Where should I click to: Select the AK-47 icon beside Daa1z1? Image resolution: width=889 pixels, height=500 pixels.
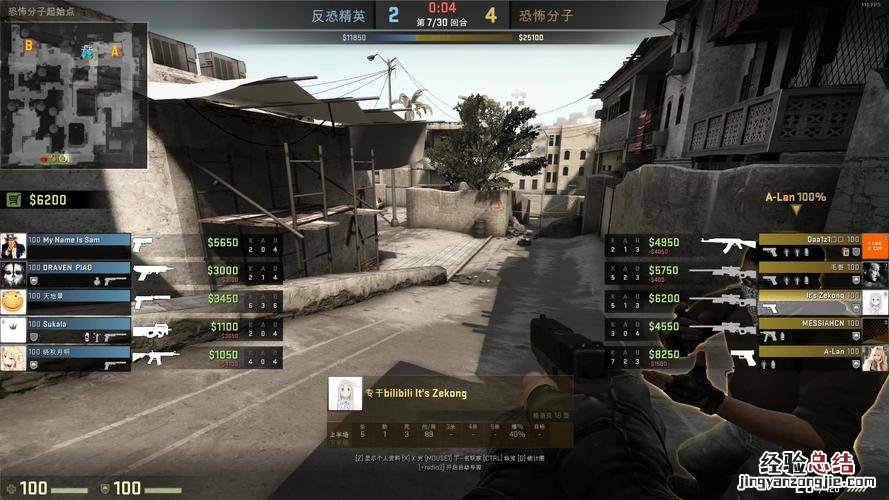(728, 242)
